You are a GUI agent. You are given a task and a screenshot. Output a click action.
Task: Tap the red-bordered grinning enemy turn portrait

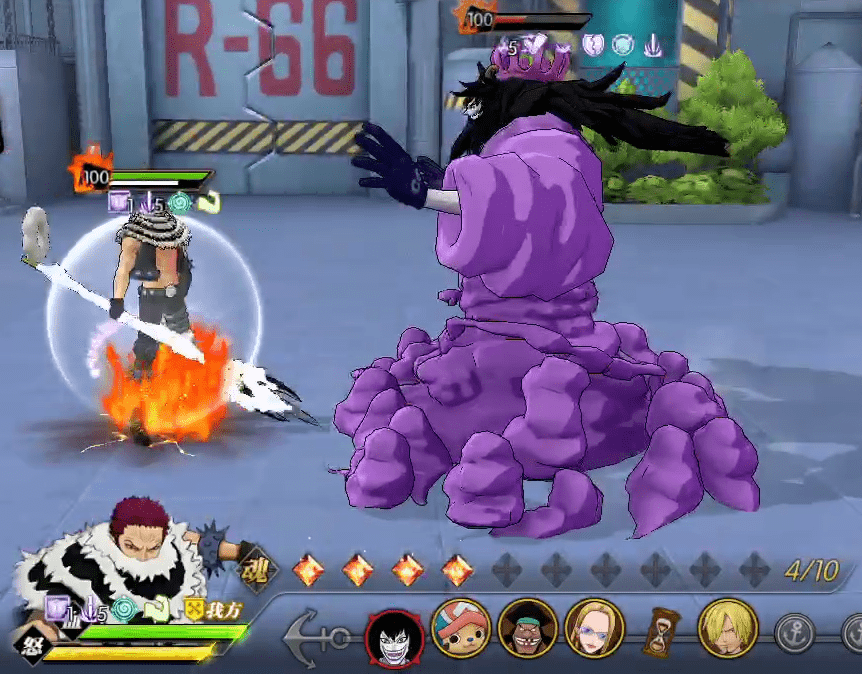click(x=393, y=633)
